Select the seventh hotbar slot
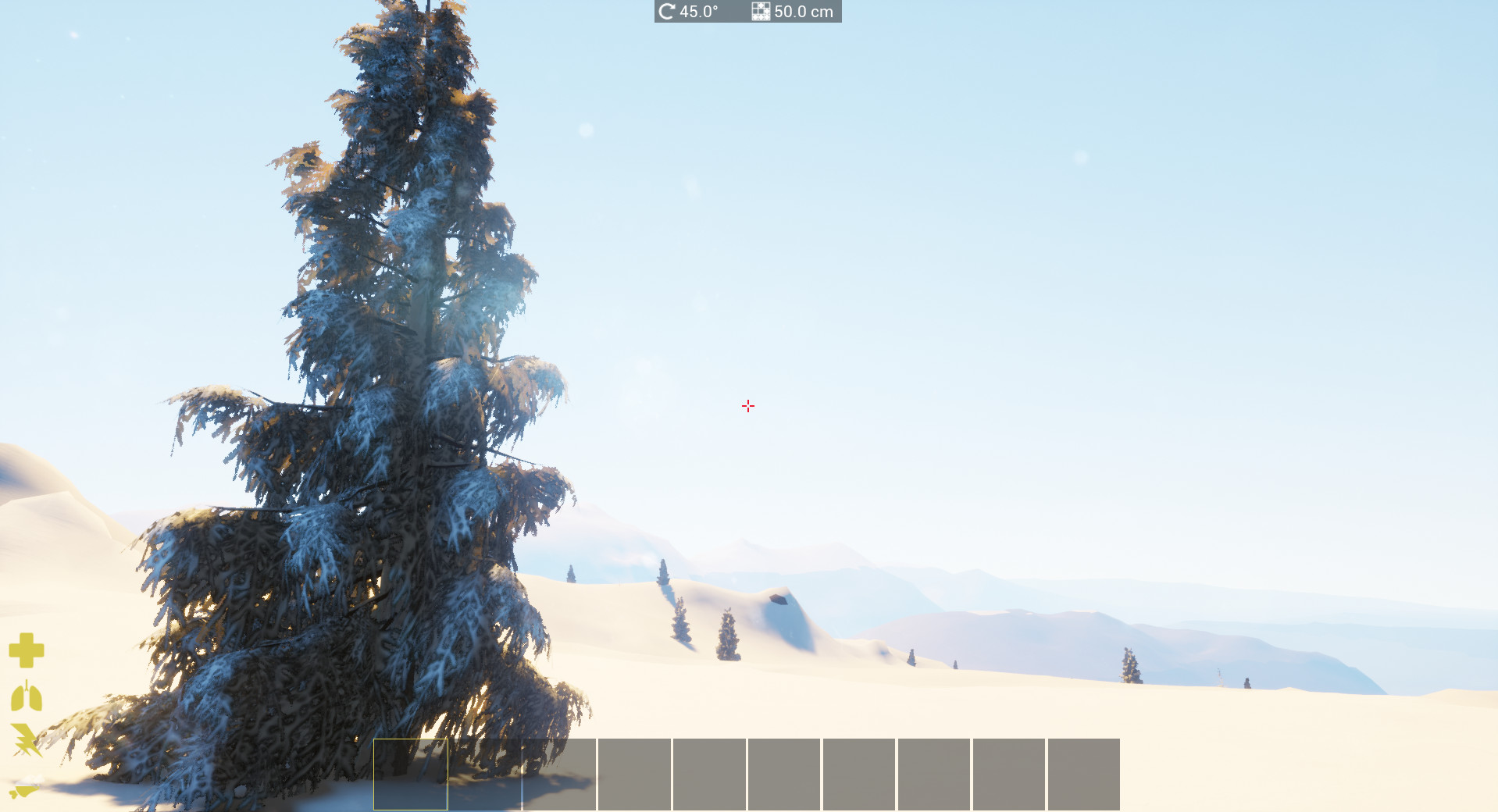This screenshot has width=1498, height=812. pos(860,774)
